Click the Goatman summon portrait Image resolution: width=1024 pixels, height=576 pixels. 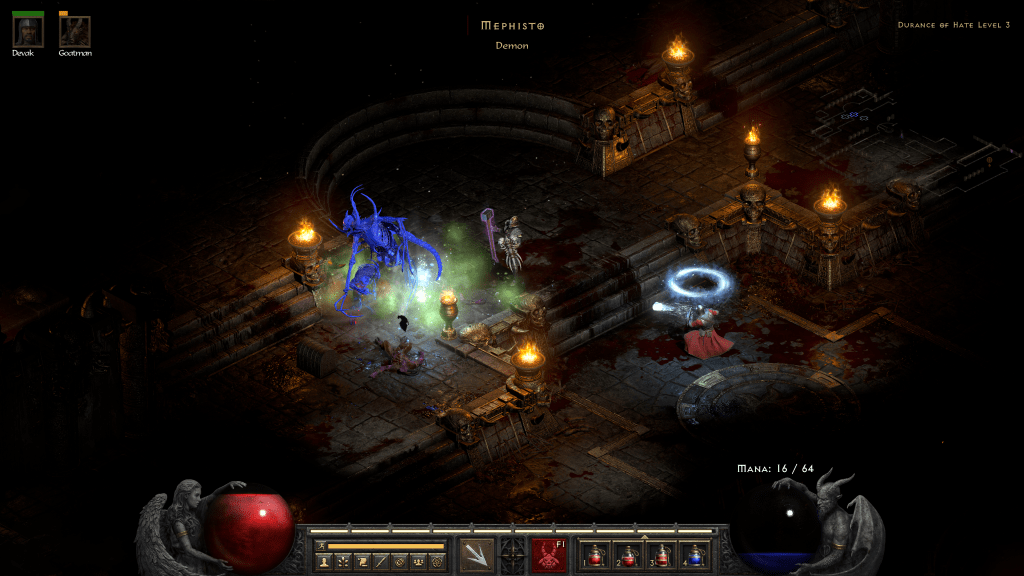74,31
